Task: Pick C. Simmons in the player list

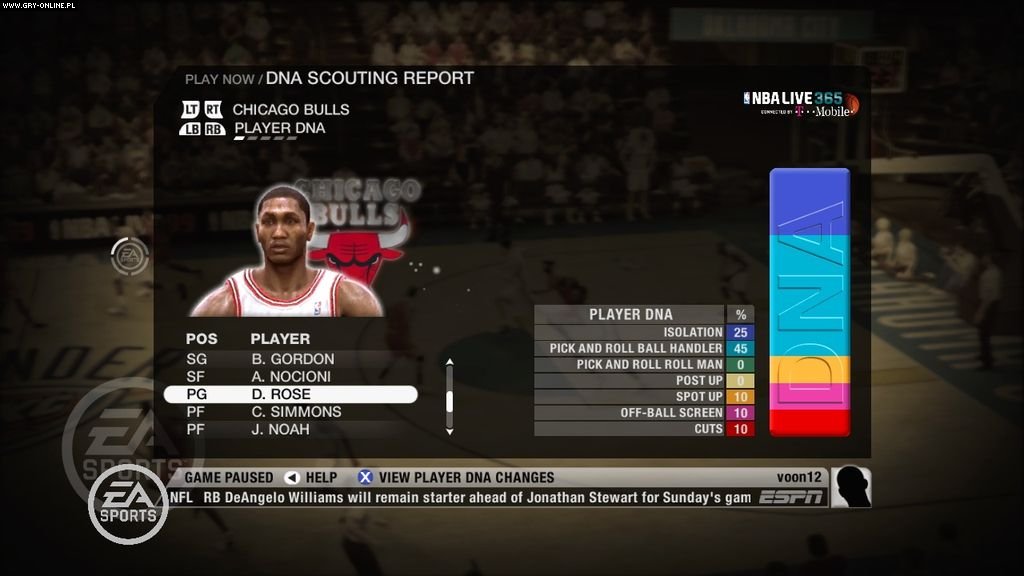Action: click(295, 412)
